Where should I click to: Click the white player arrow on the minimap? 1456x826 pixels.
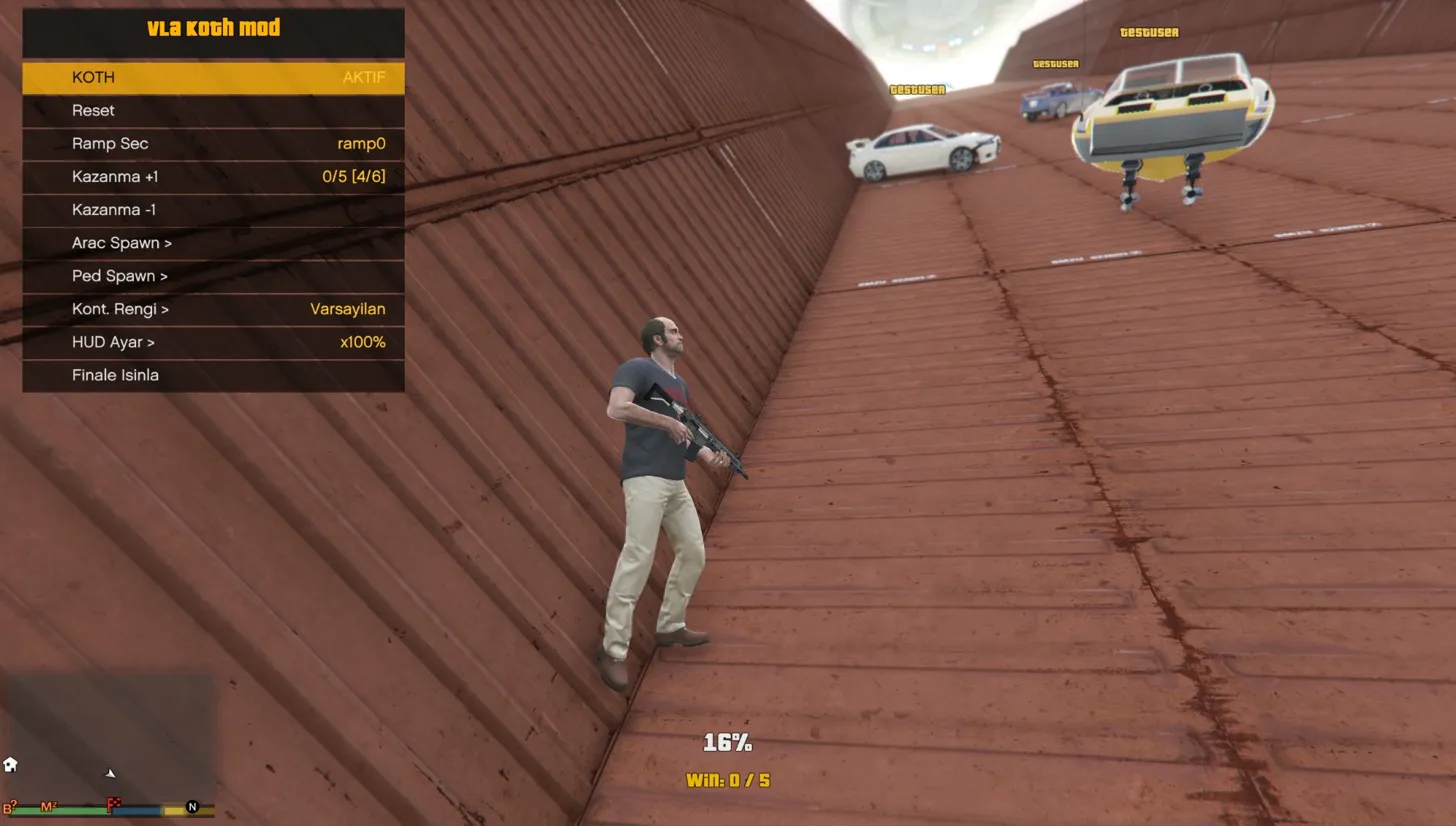(109, 774)
